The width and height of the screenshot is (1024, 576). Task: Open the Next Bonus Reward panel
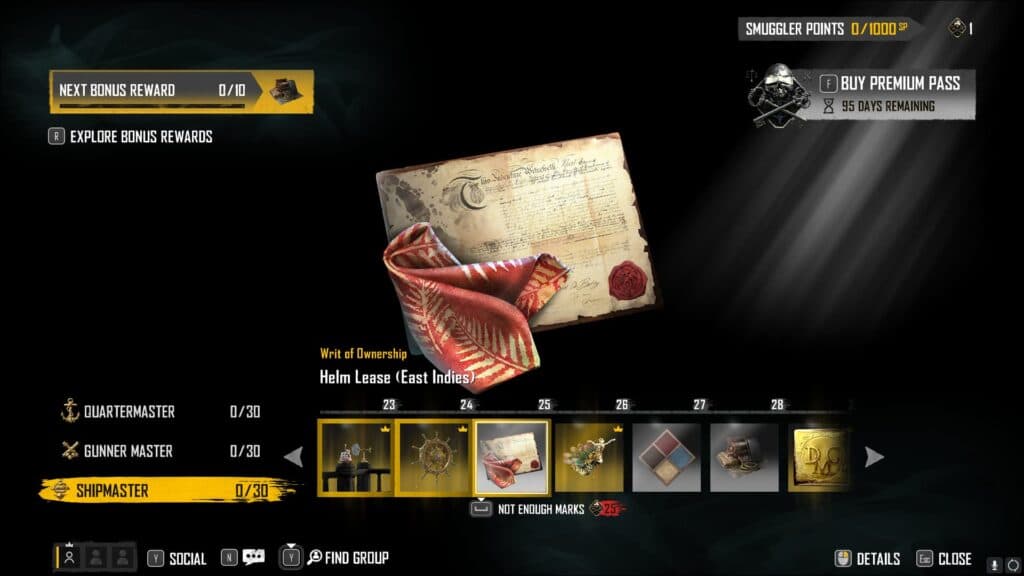pyautogui.click(x=181, y=91)
